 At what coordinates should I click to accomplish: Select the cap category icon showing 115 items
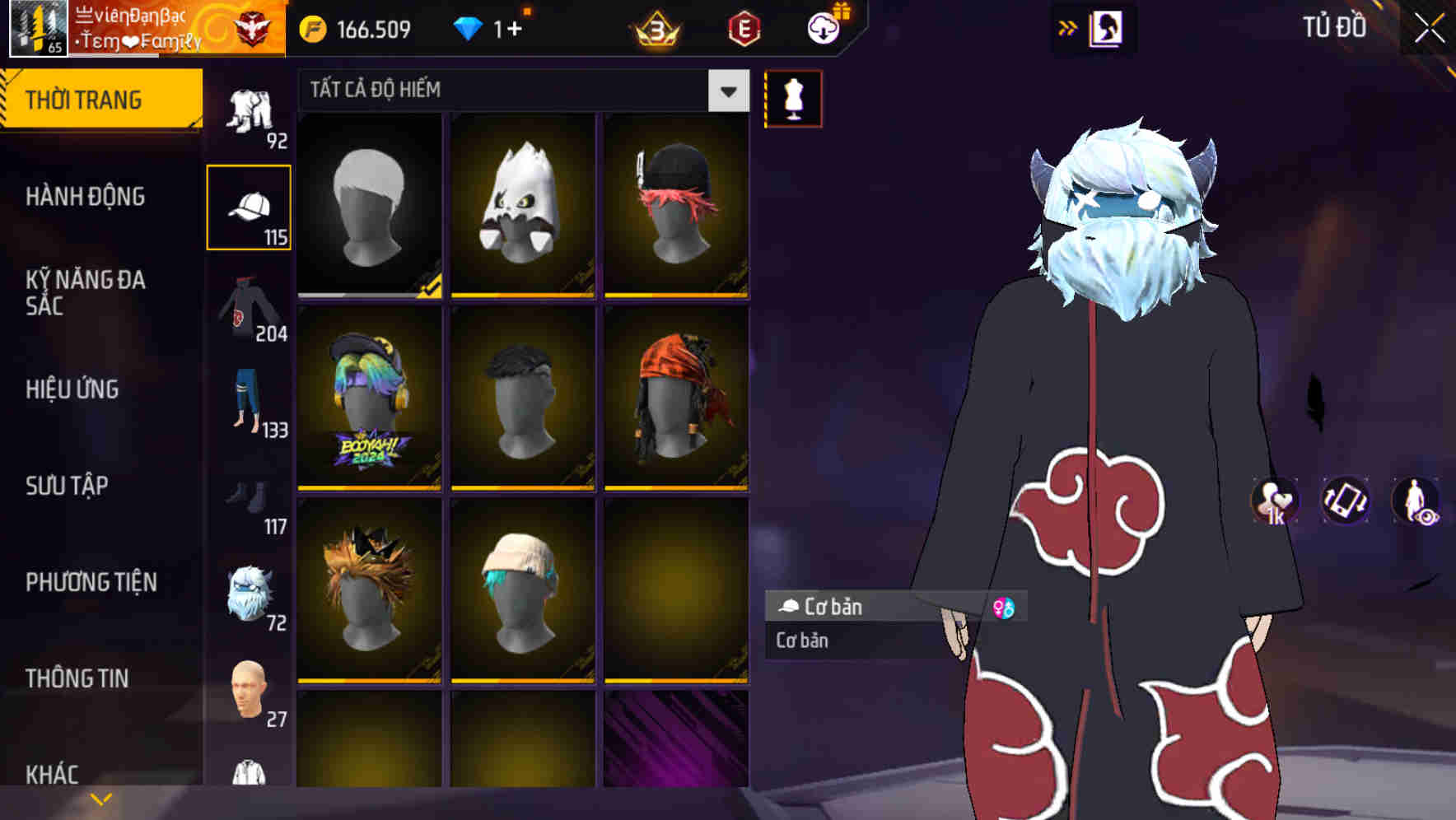(249, 206)
